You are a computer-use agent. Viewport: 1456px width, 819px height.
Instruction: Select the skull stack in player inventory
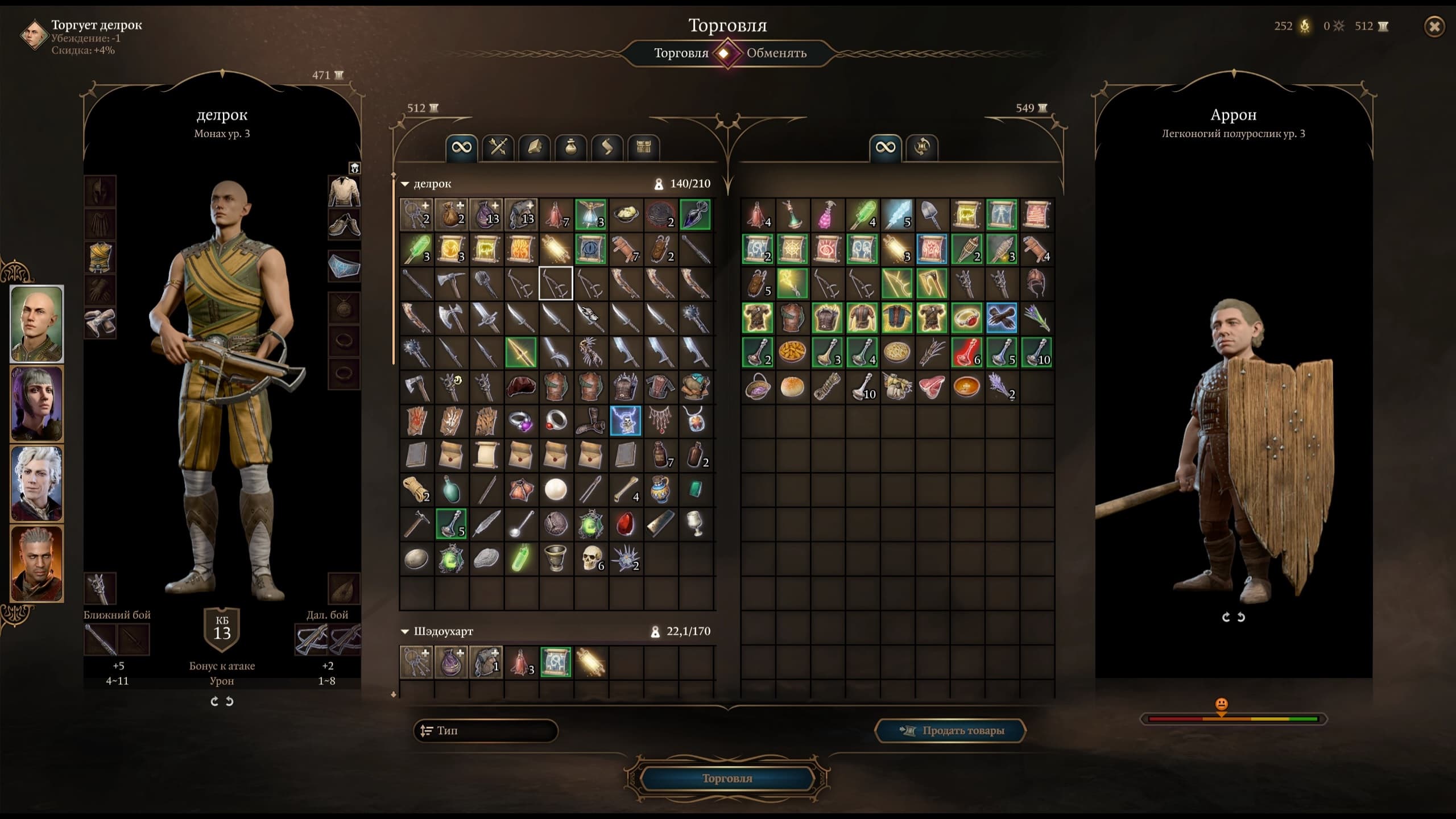[x=591, y=559]
